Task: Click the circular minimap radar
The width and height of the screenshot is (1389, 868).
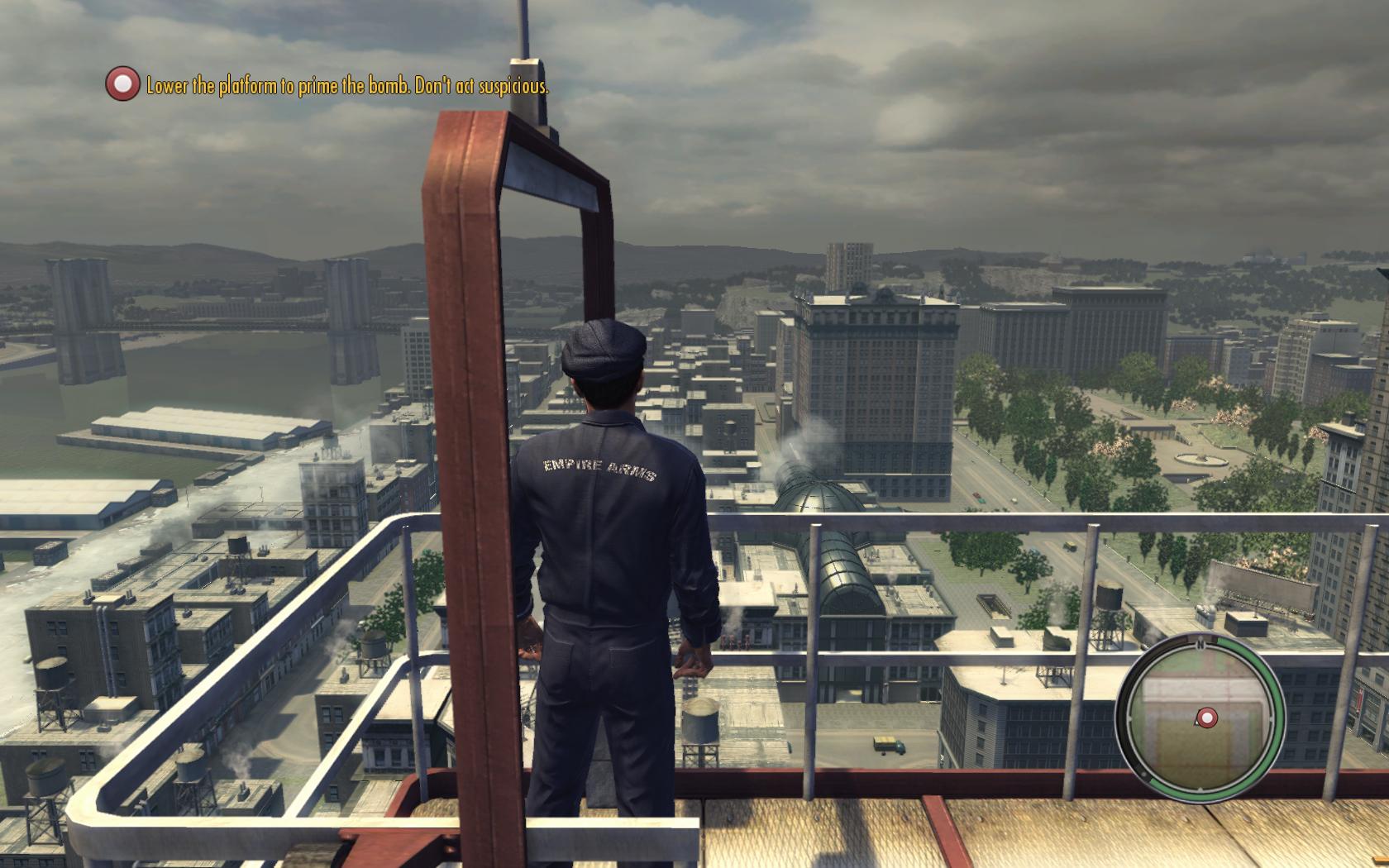Action: (x=1200, y=713)
